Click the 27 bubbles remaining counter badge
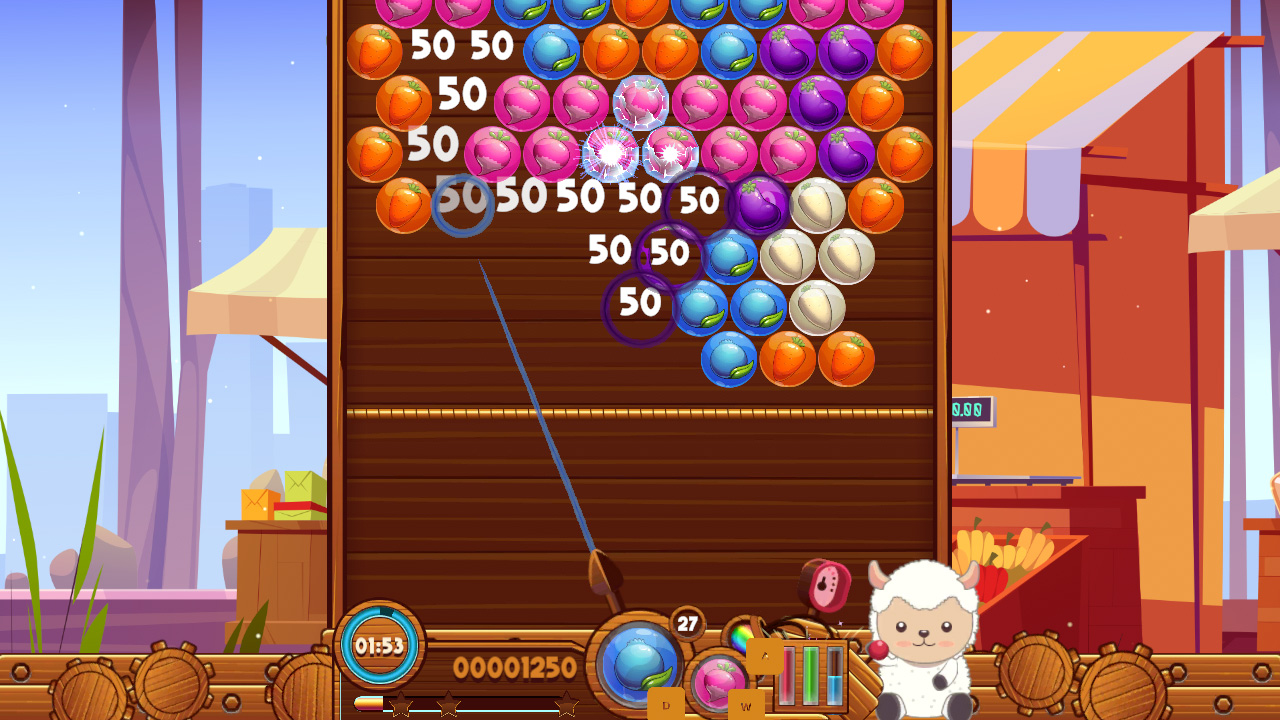 coord(686,622)
